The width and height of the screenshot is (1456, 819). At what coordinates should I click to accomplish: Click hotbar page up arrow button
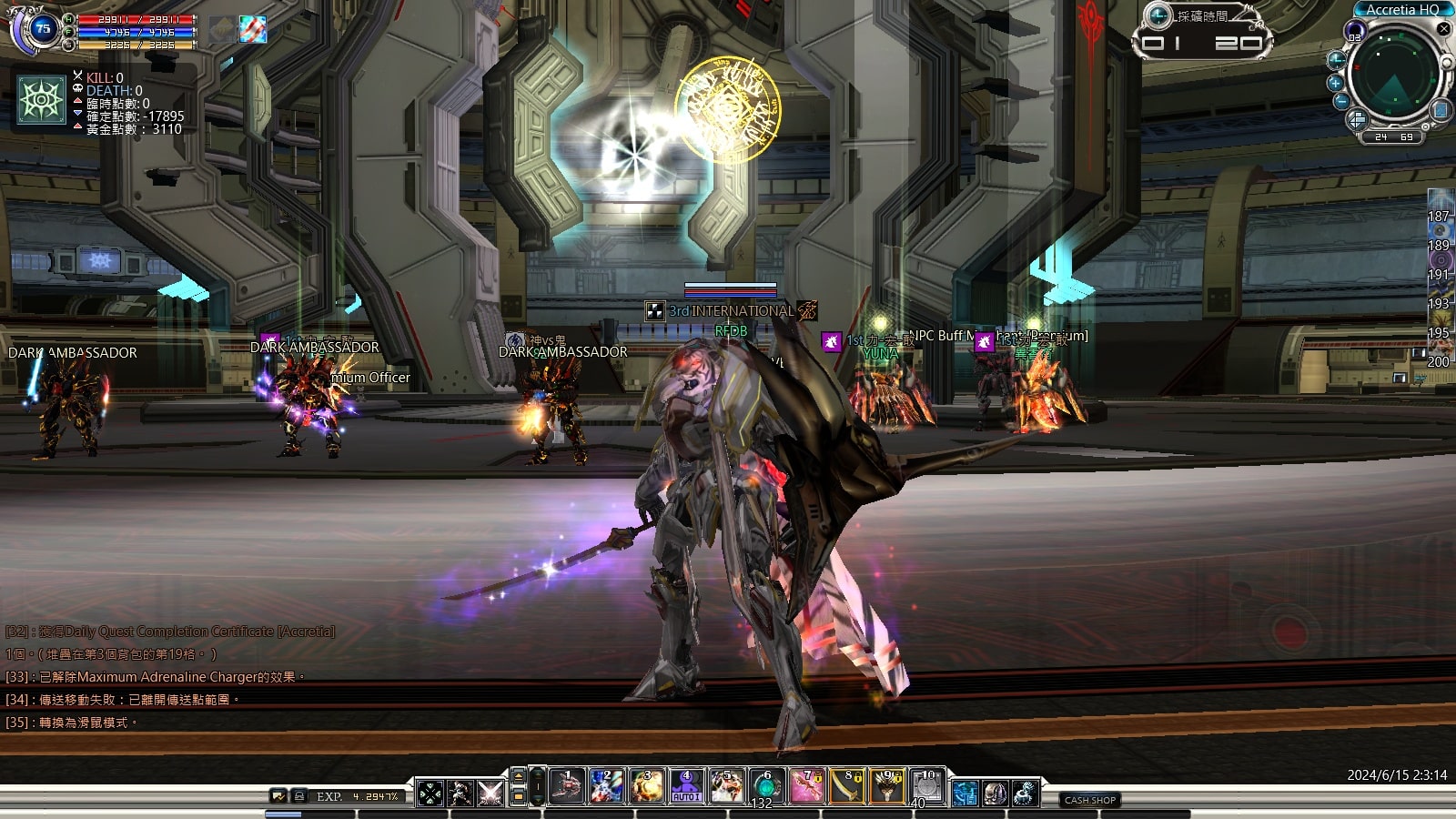519,776
